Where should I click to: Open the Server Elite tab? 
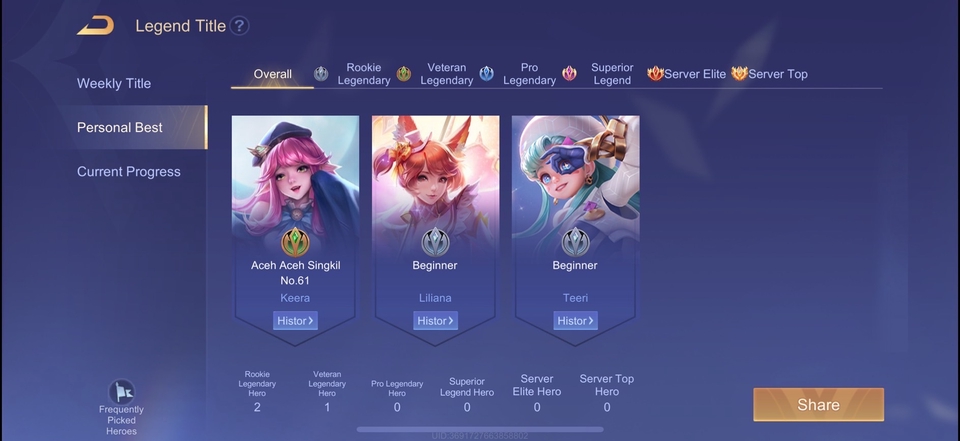tap(687, 74)
